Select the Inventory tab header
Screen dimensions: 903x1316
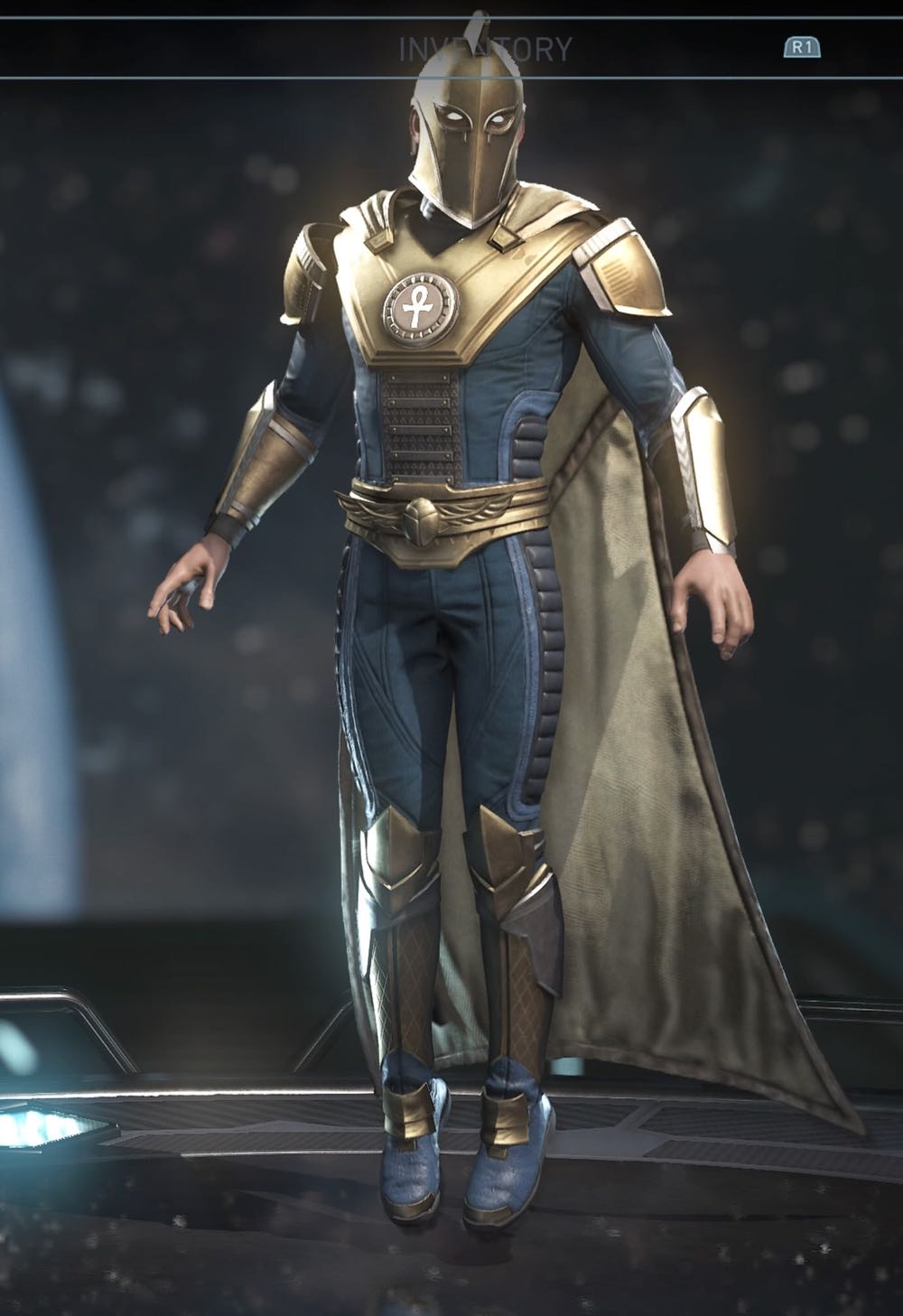pos(485,49)
